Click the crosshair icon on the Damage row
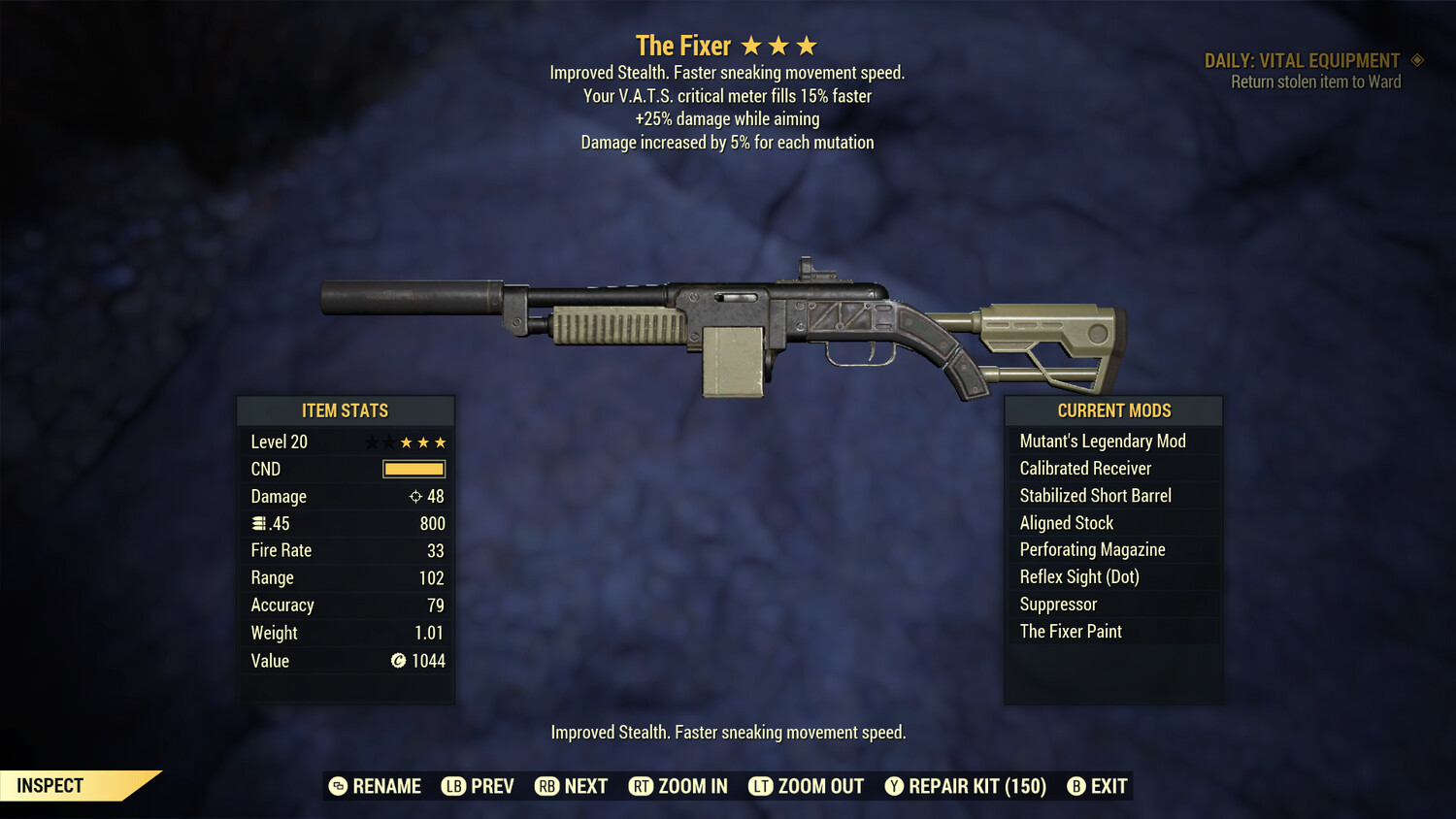Image resolution: width=1456 pixels, height=819 pixels. 414,497
